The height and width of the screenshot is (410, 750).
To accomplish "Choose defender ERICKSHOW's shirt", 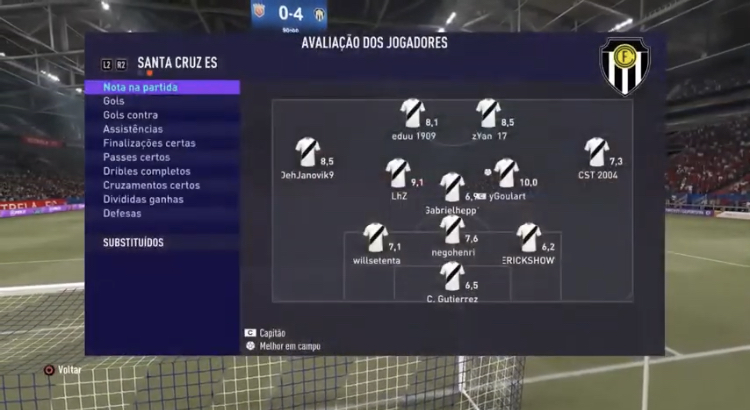I will click(x=529, y=237).
